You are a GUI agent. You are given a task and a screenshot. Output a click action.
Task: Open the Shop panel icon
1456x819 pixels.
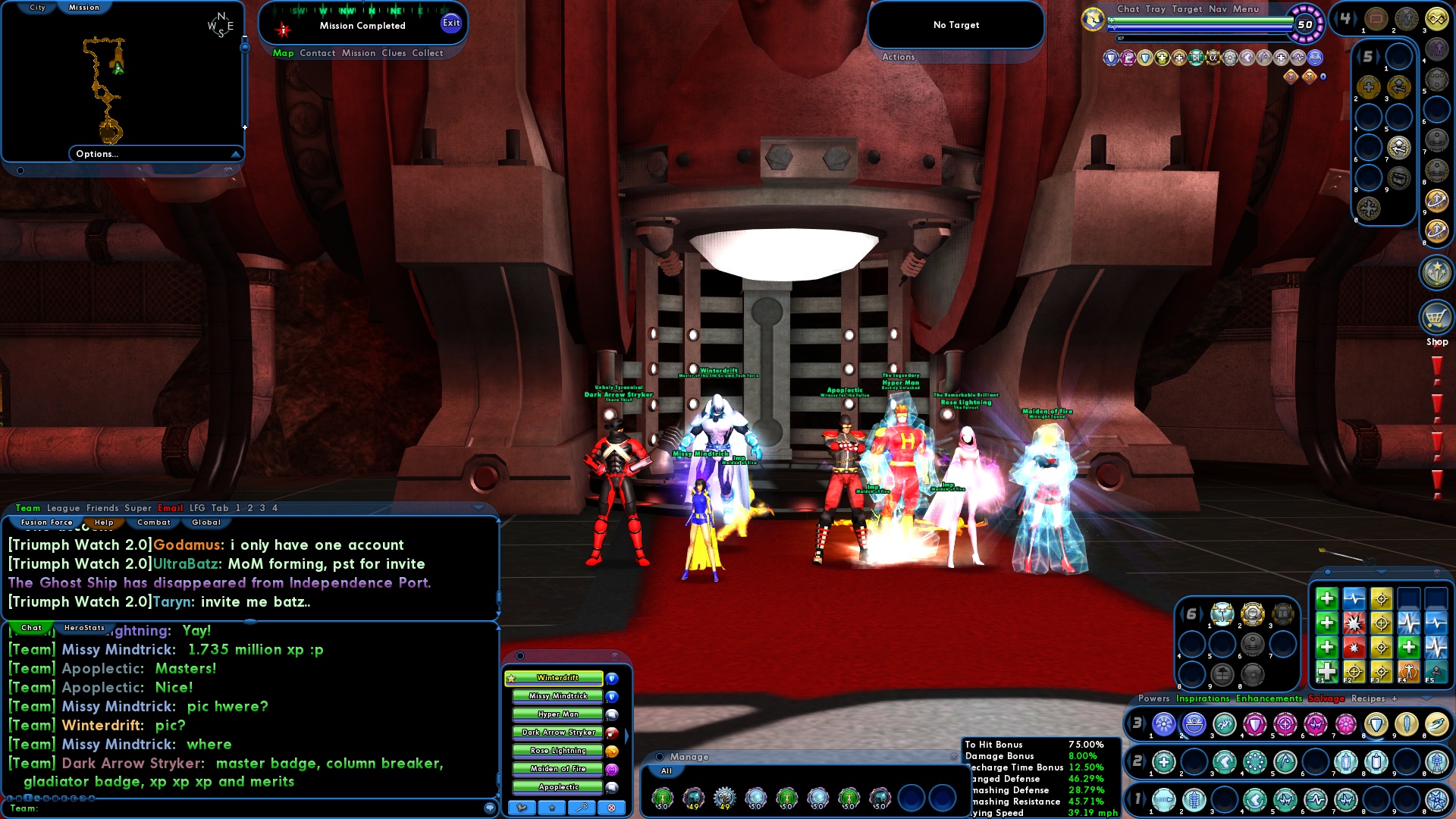click(x=1436, y=318)
